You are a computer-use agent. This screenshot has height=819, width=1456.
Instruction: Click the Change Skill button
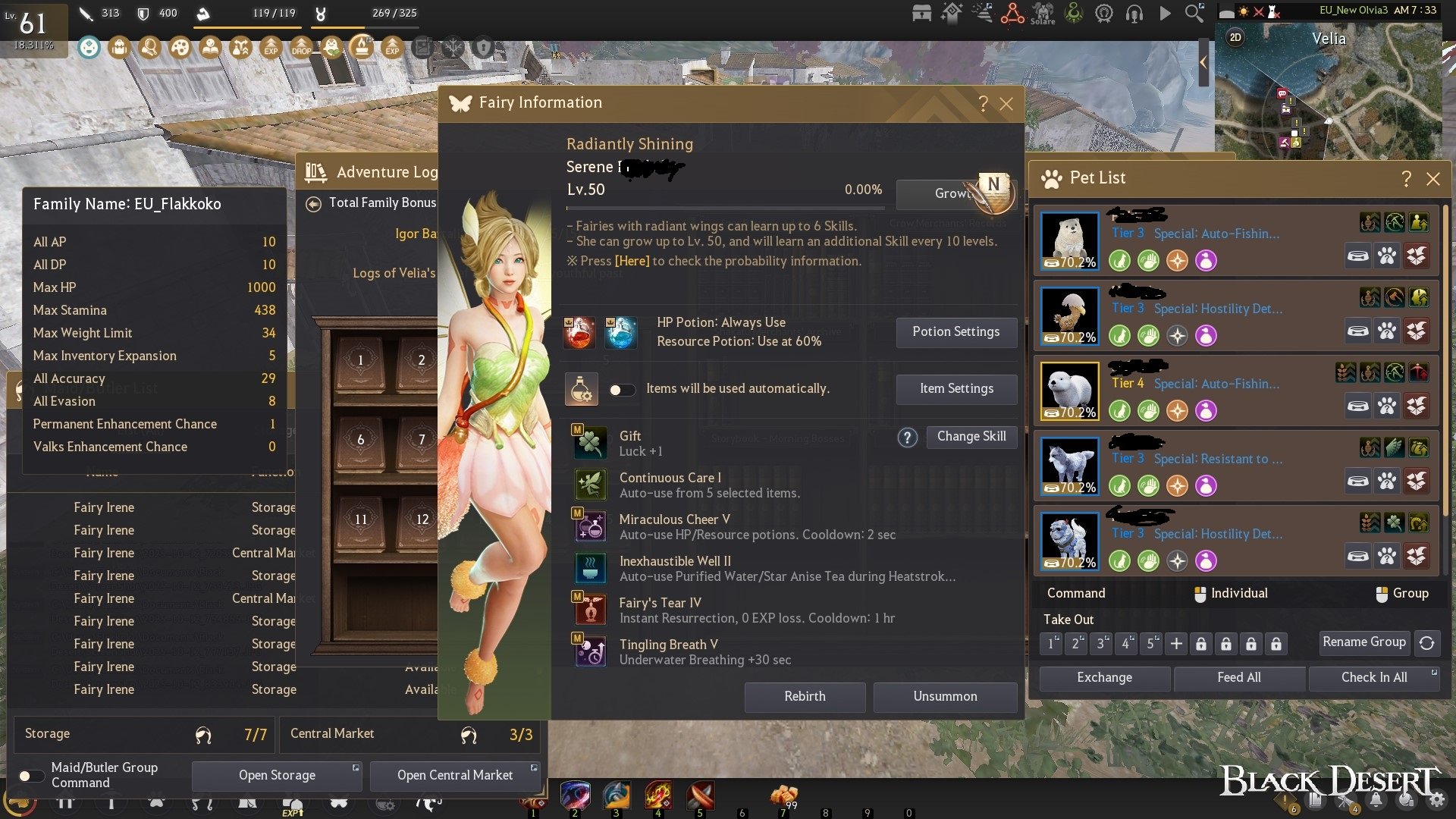(971, 437)
